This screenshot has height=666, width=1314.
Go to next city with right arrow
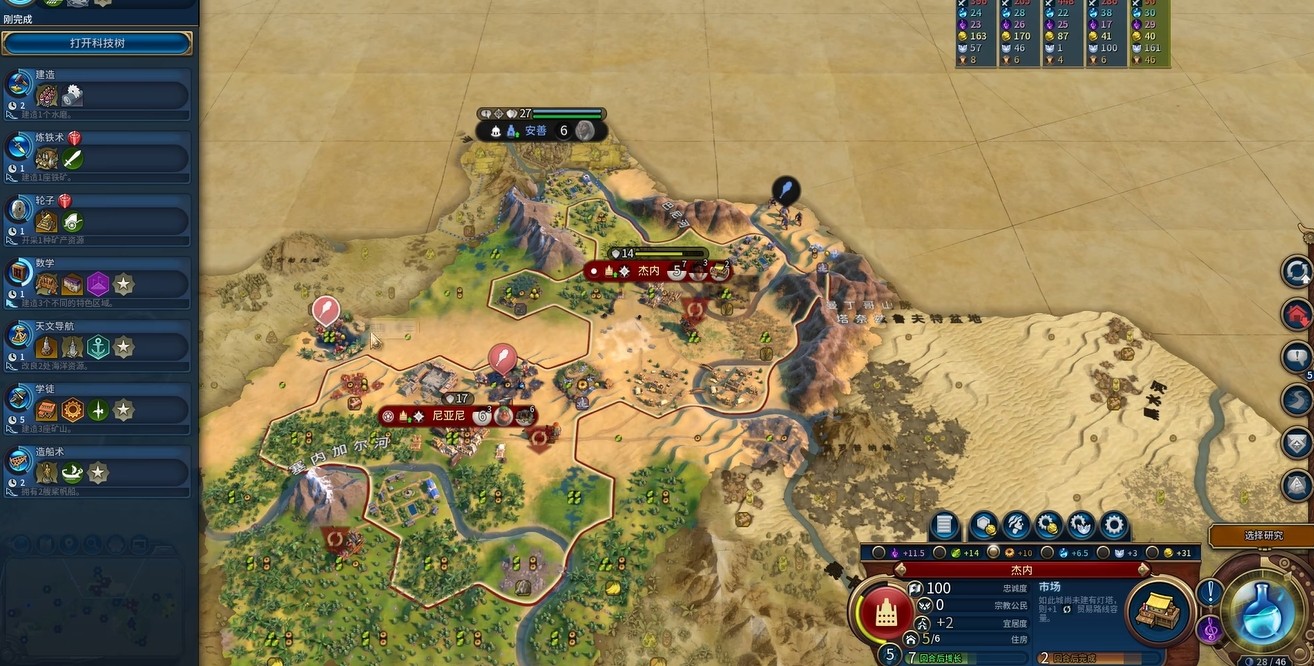point(1144,569)
